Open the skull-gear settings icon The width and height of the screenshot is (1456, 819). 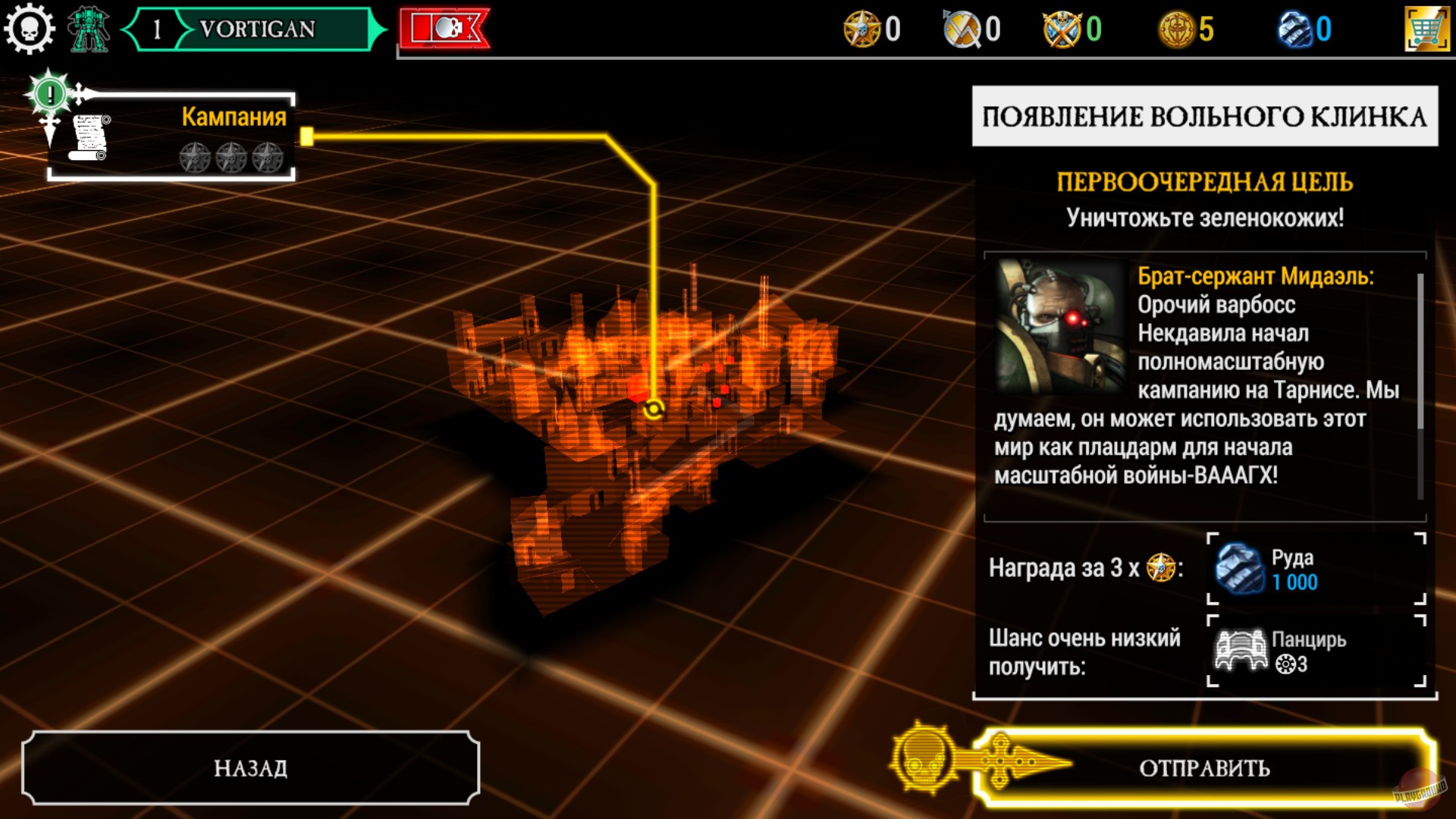29,29
